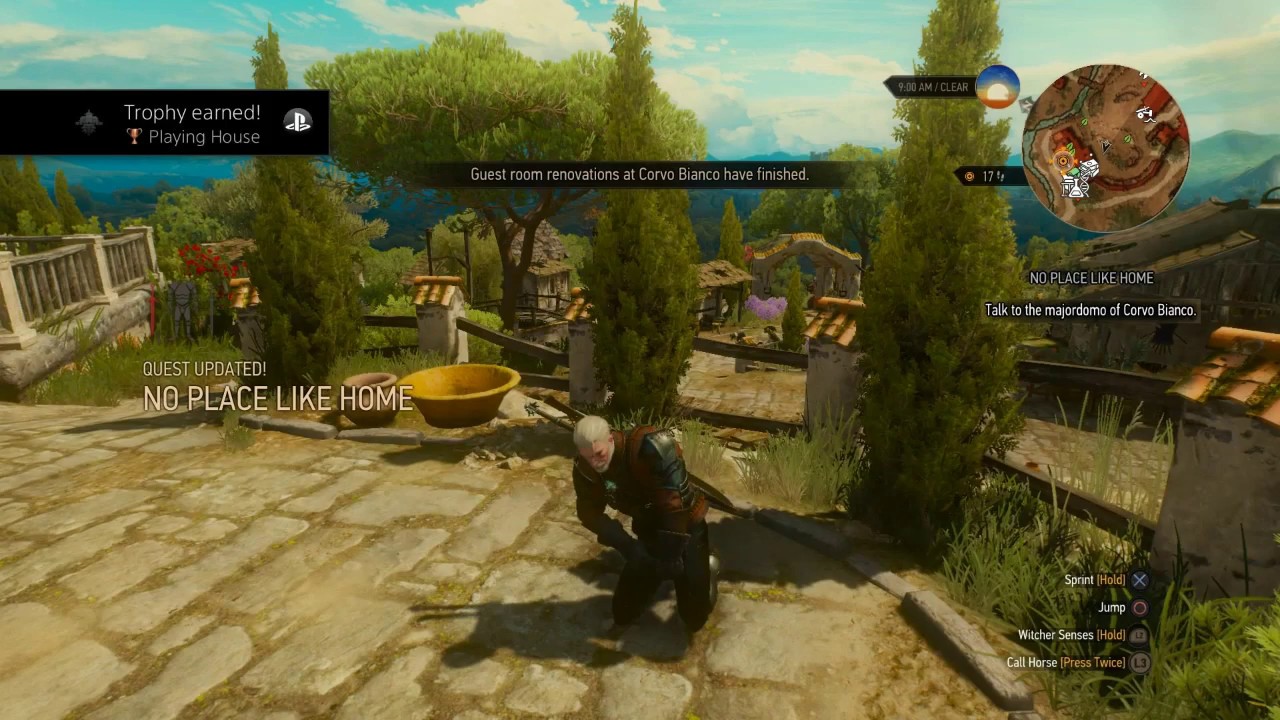Click the PlayStation logo on trophy popup
Image resolution: width=1280 pixels, height=720 pixels.
[298, 122]
